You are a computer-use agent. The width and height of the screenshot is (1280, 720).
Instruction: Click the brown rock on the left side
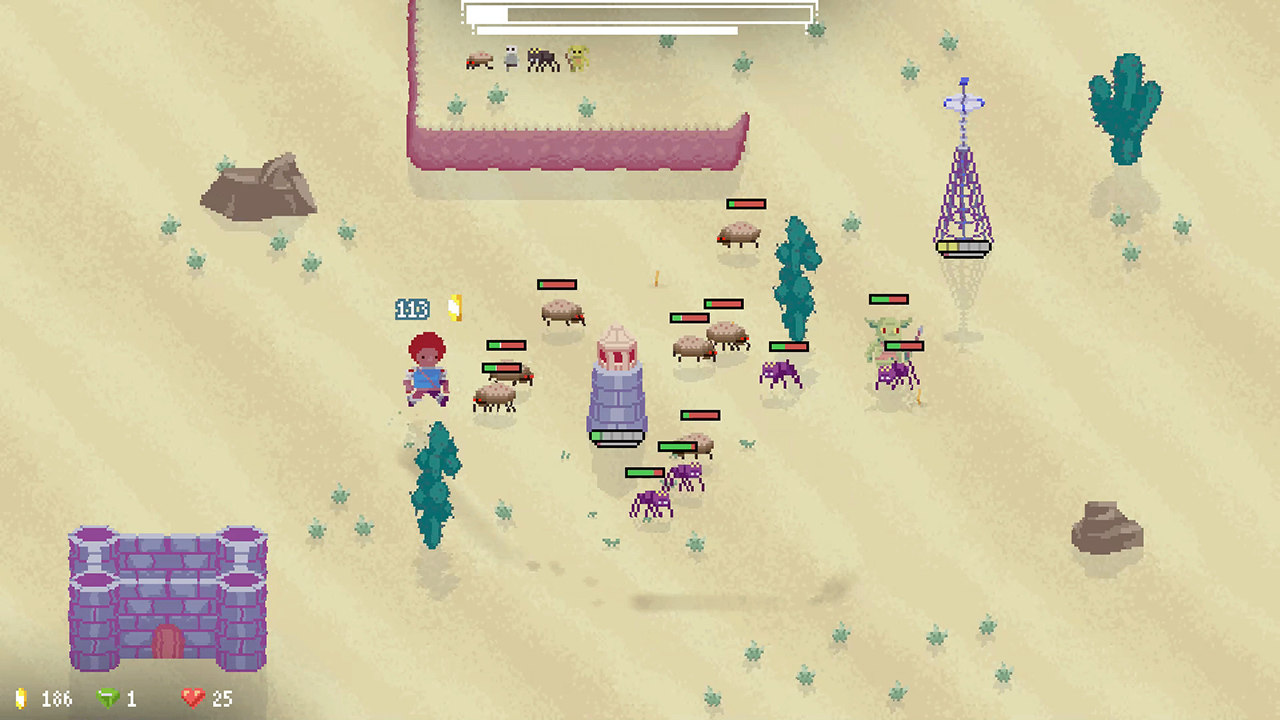click(260, 190)
